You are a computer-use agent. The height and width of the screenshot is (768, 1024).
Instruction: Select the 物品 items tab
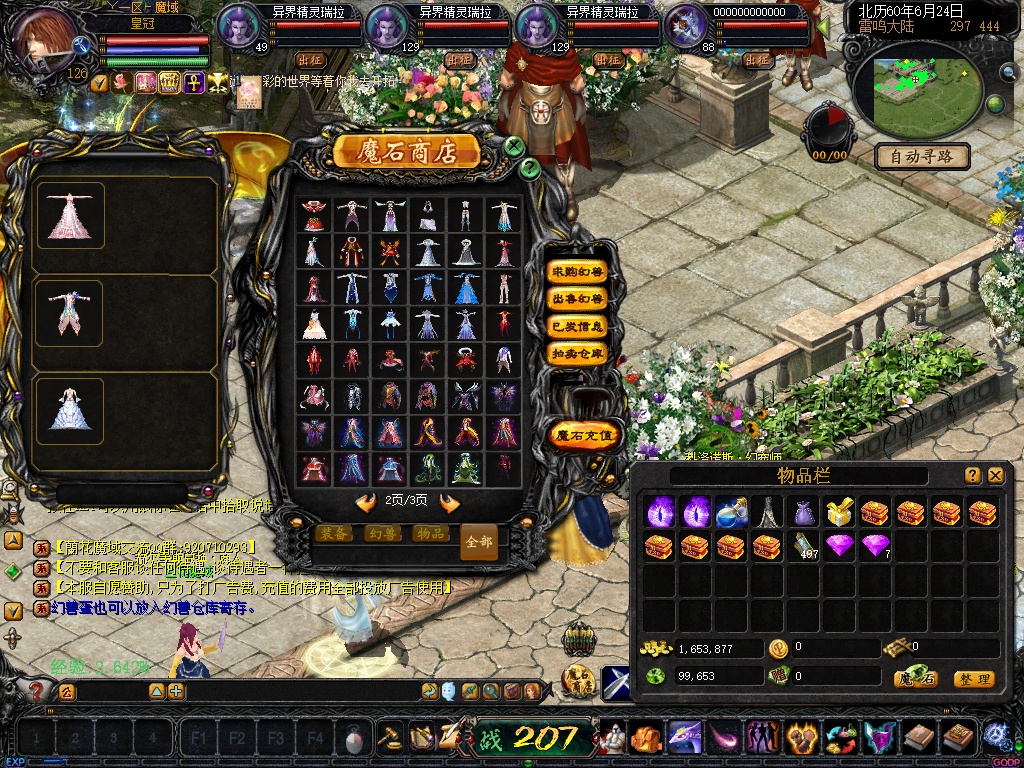430,534
